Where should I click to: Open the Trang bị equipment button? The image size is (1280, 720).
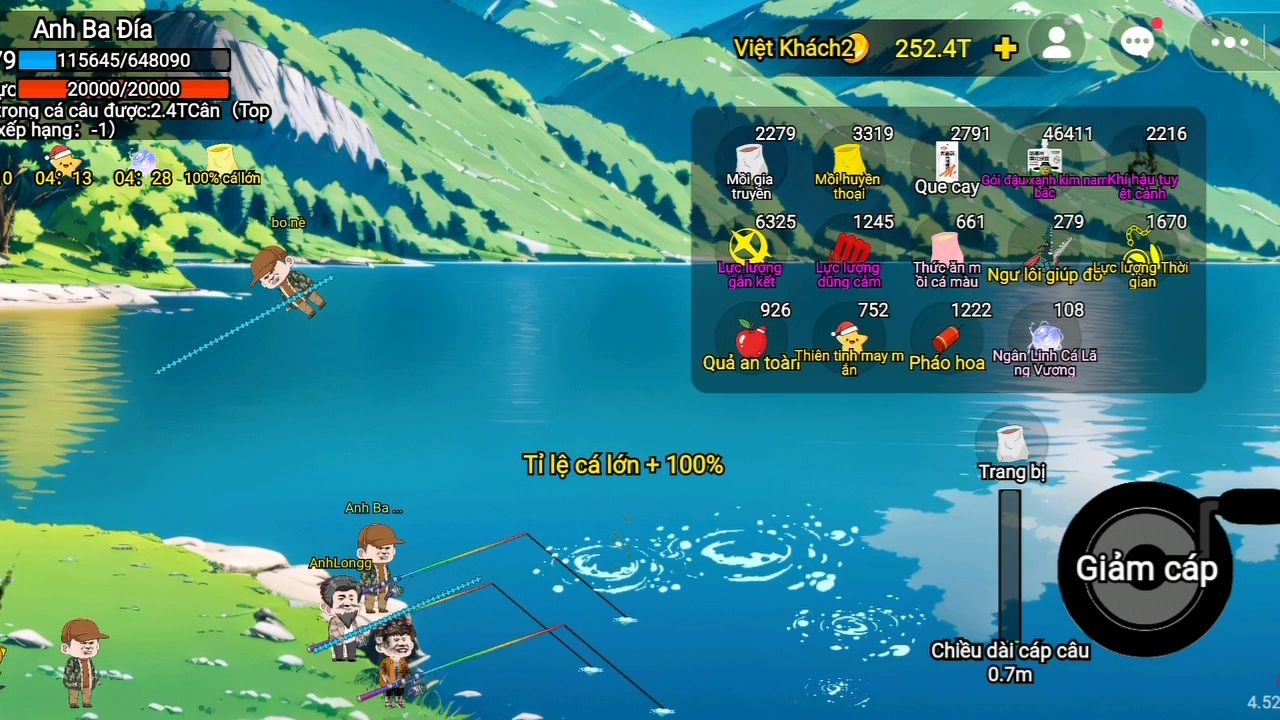(1011, 447)
